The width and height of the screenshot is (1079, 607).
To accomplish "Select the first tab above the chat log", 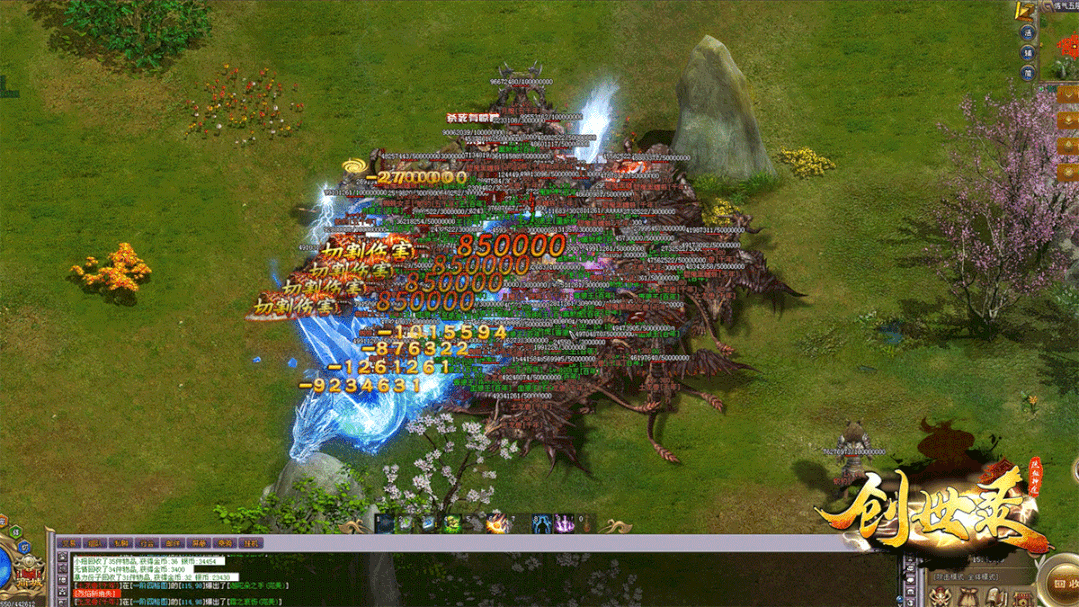I will pos(69,543).
